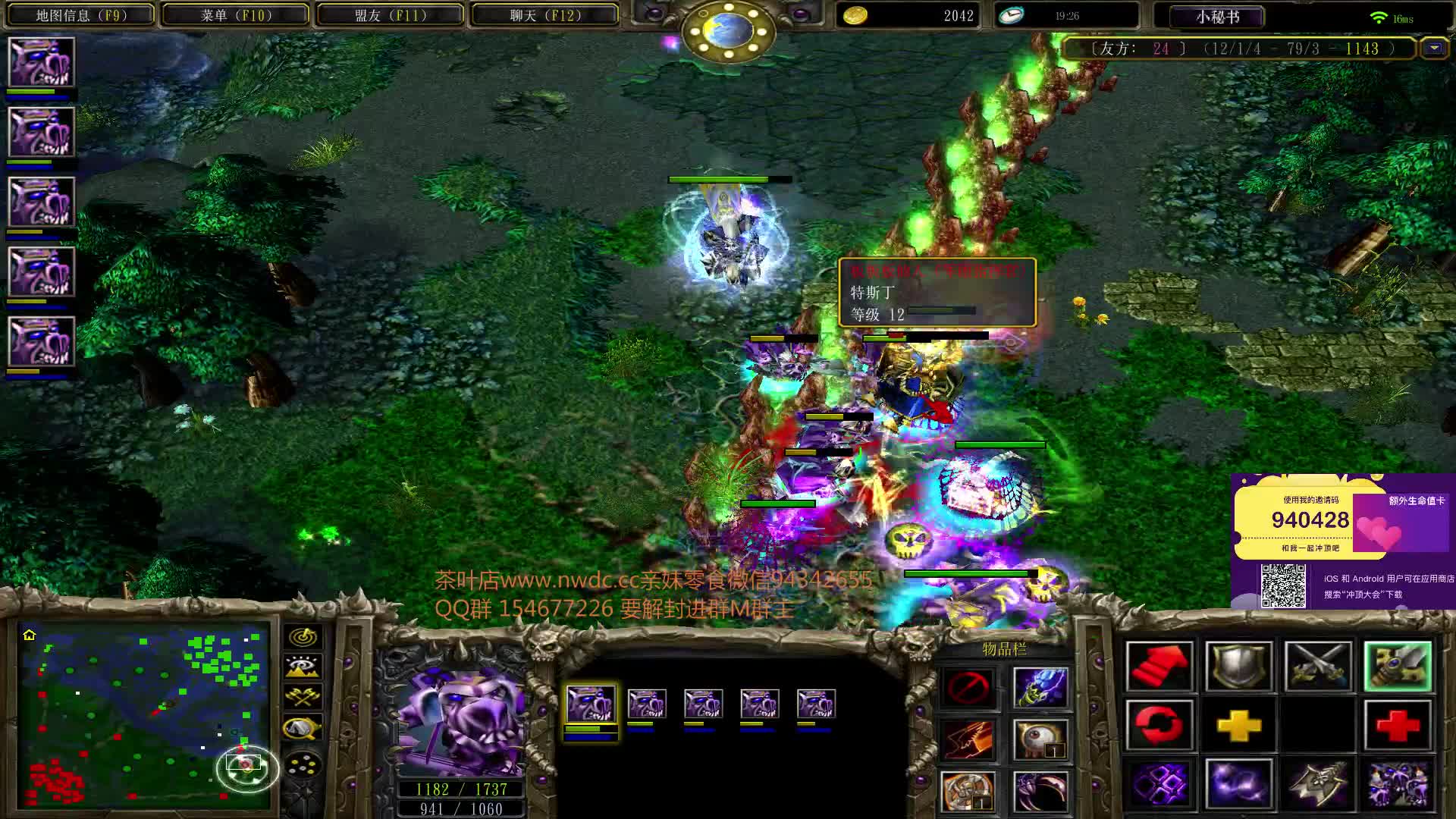
Task: Cast the crossed swords attack ability
Action: (x=1317, y=665)
